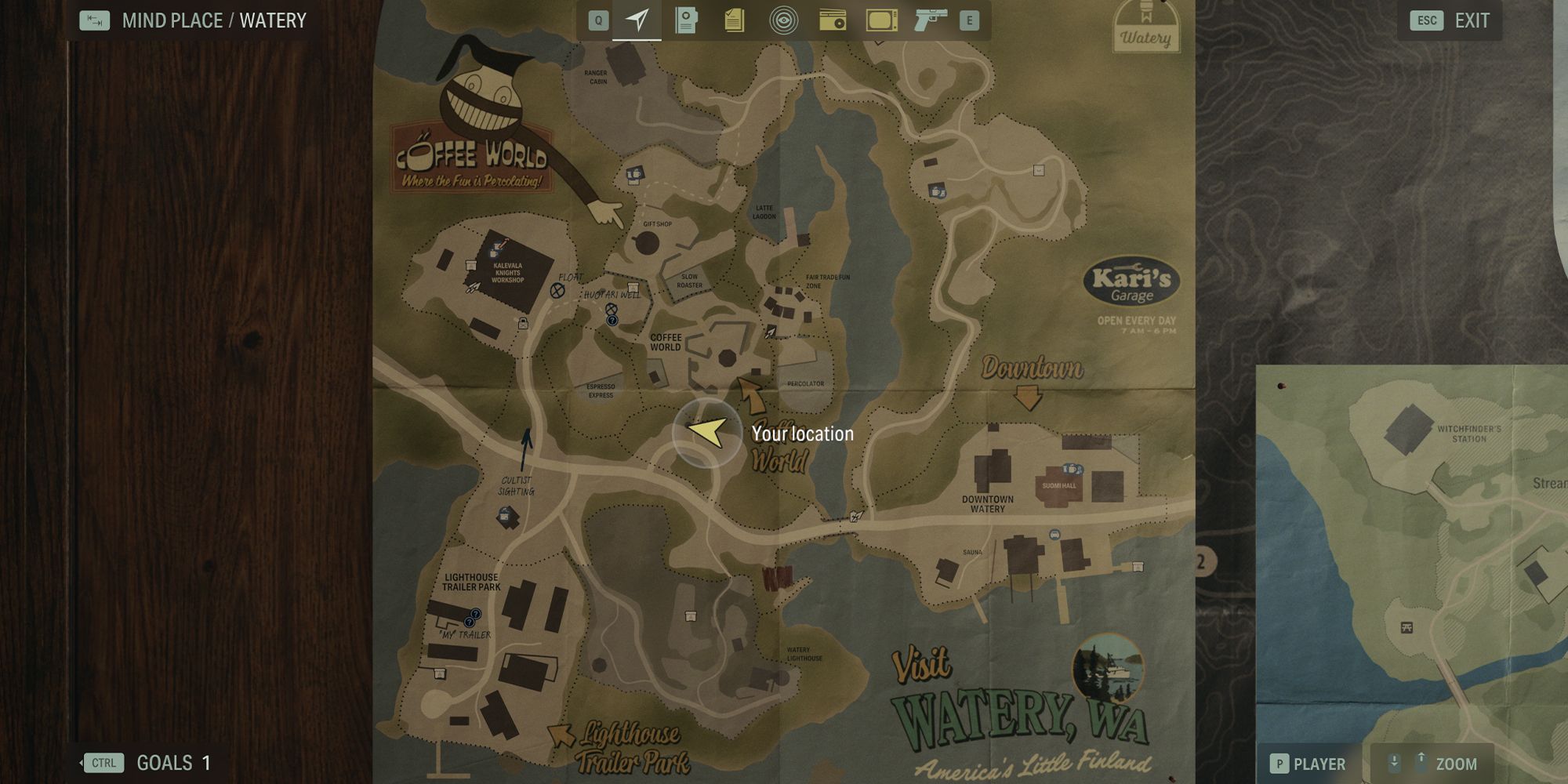Select the Your Location arrow marker
This screenshot has width=1568, height=784.
coord(707,433)
